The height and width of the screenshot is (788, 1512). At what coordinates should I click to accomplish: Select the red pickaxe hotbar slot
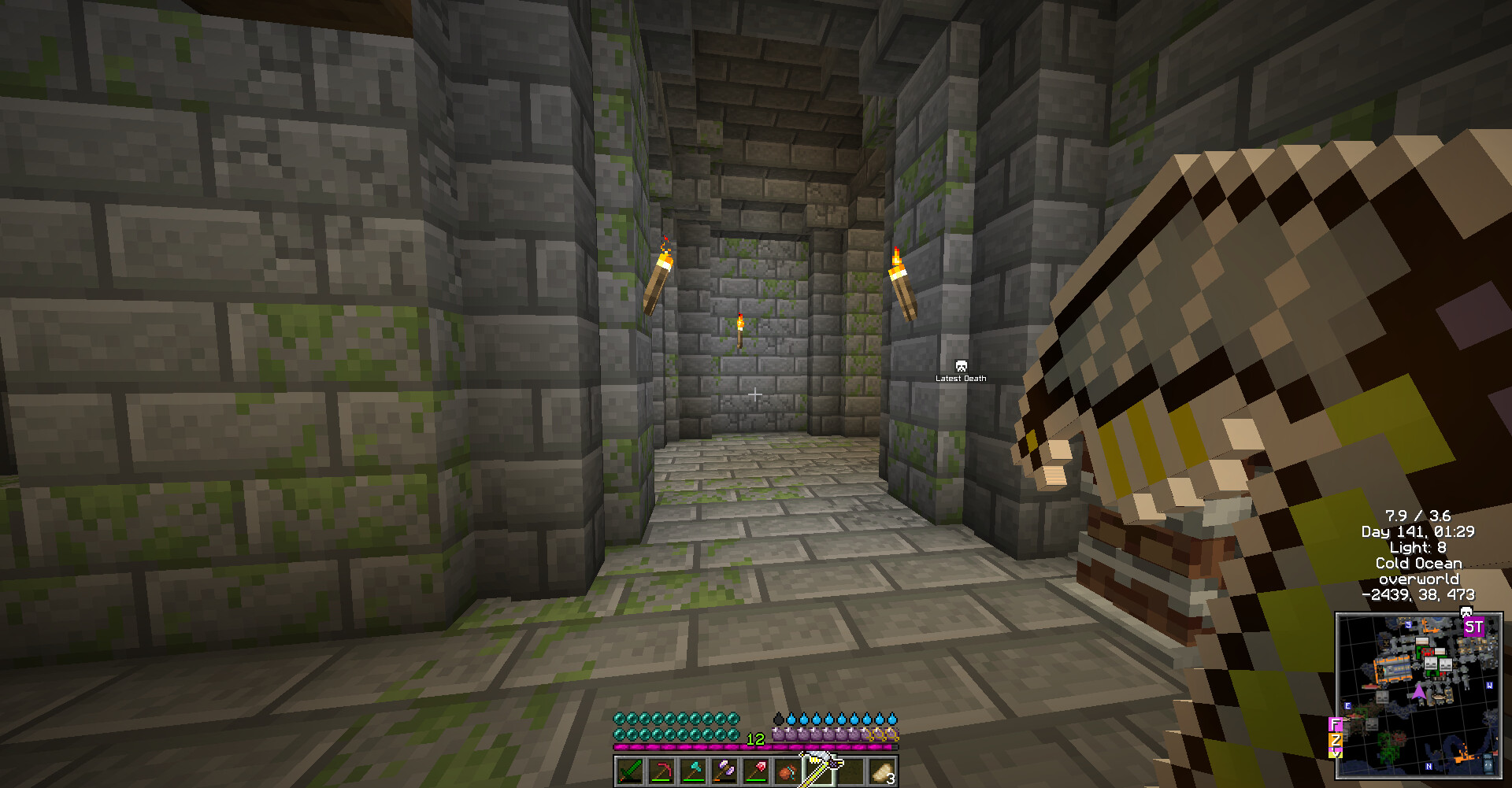tap(661, 771)
